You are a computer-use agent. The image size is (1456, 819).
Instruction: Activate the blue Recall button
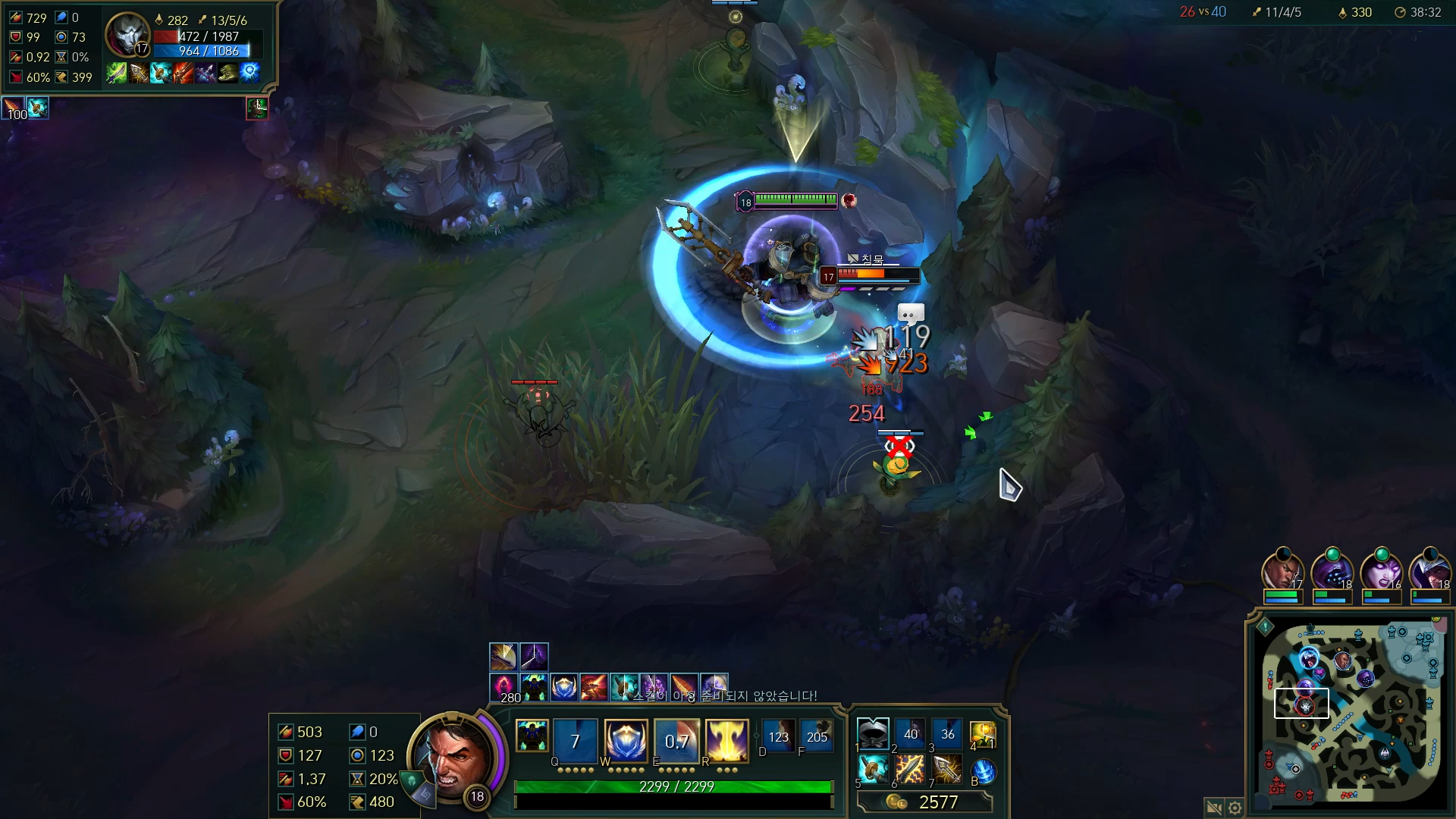pos(984,771)
